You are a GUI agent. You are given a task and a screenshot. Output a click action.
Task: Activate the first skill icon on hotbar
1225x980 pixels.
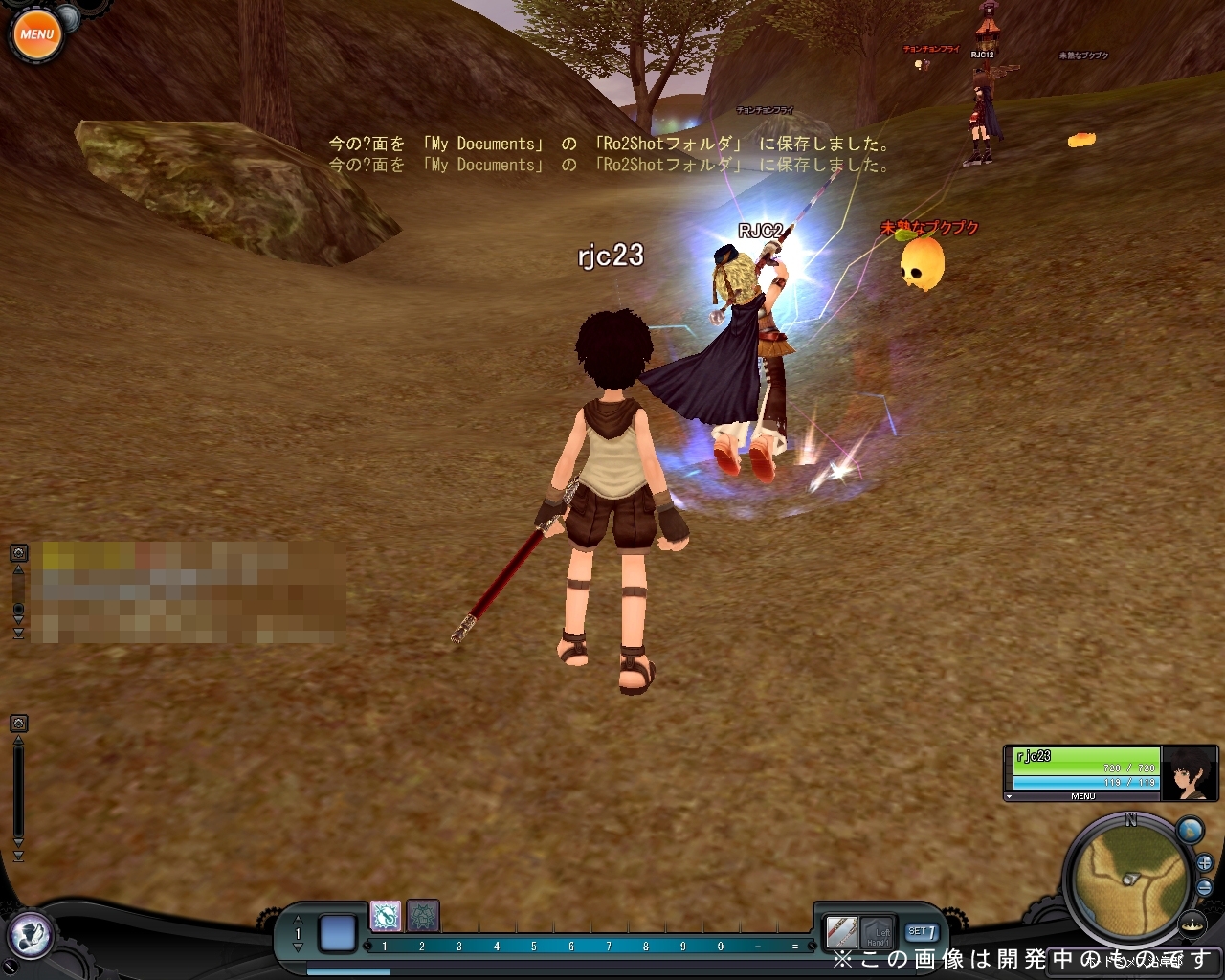386,916
